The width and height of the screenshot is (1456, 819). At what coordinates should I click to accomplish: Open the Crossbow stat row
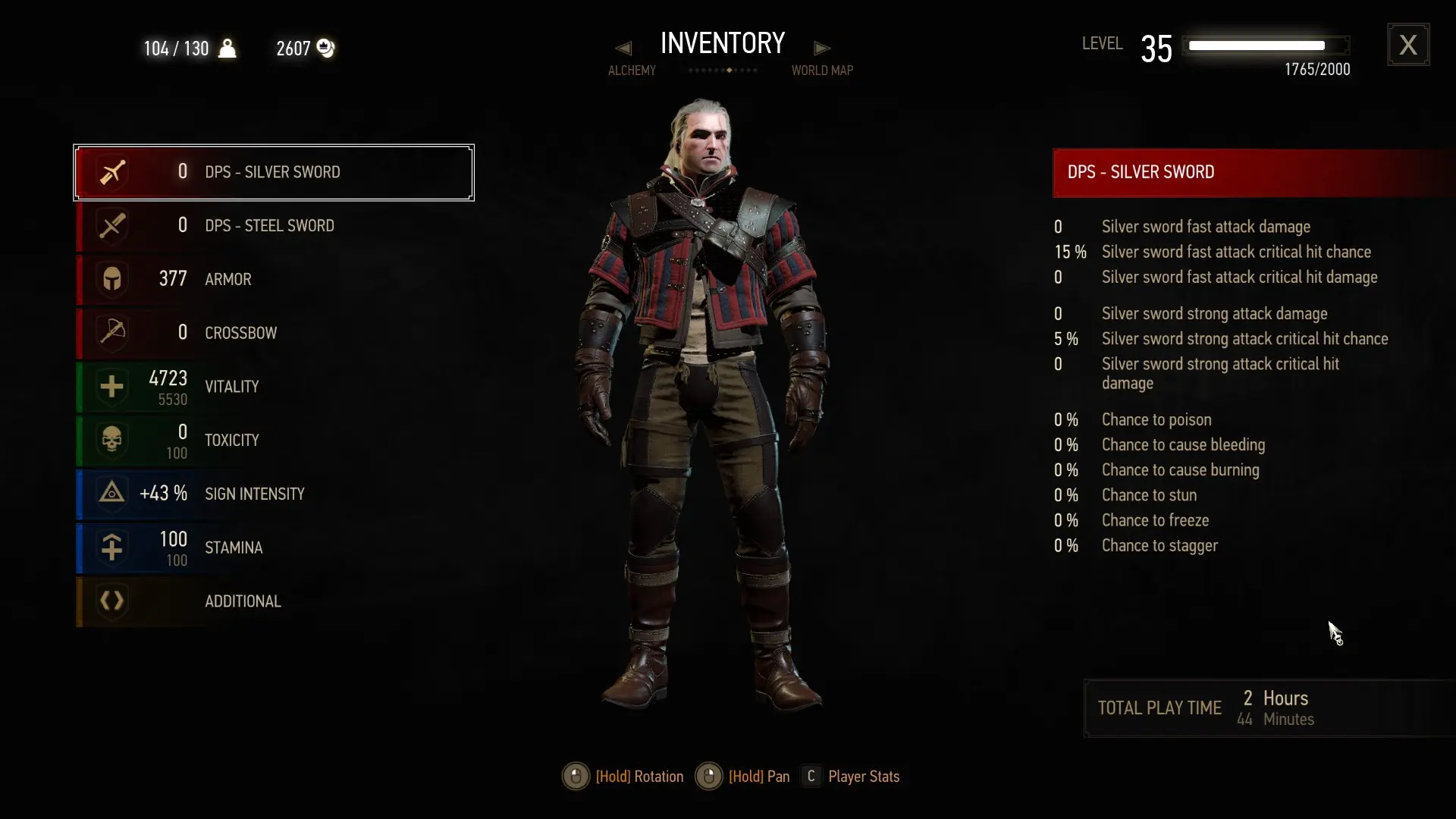[273, 333]
